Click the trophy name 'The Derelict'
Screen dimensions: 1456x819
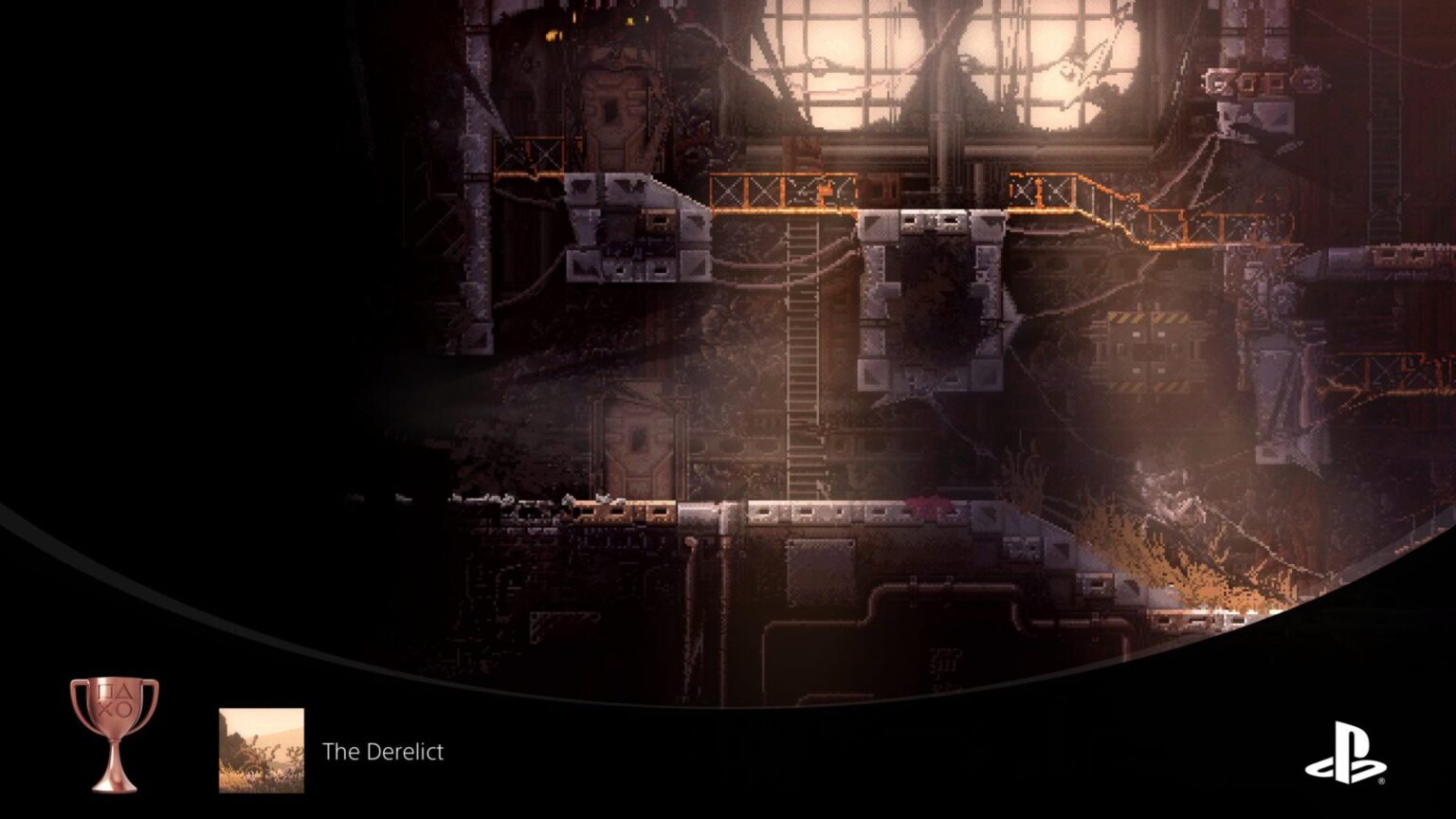[383, 753]
